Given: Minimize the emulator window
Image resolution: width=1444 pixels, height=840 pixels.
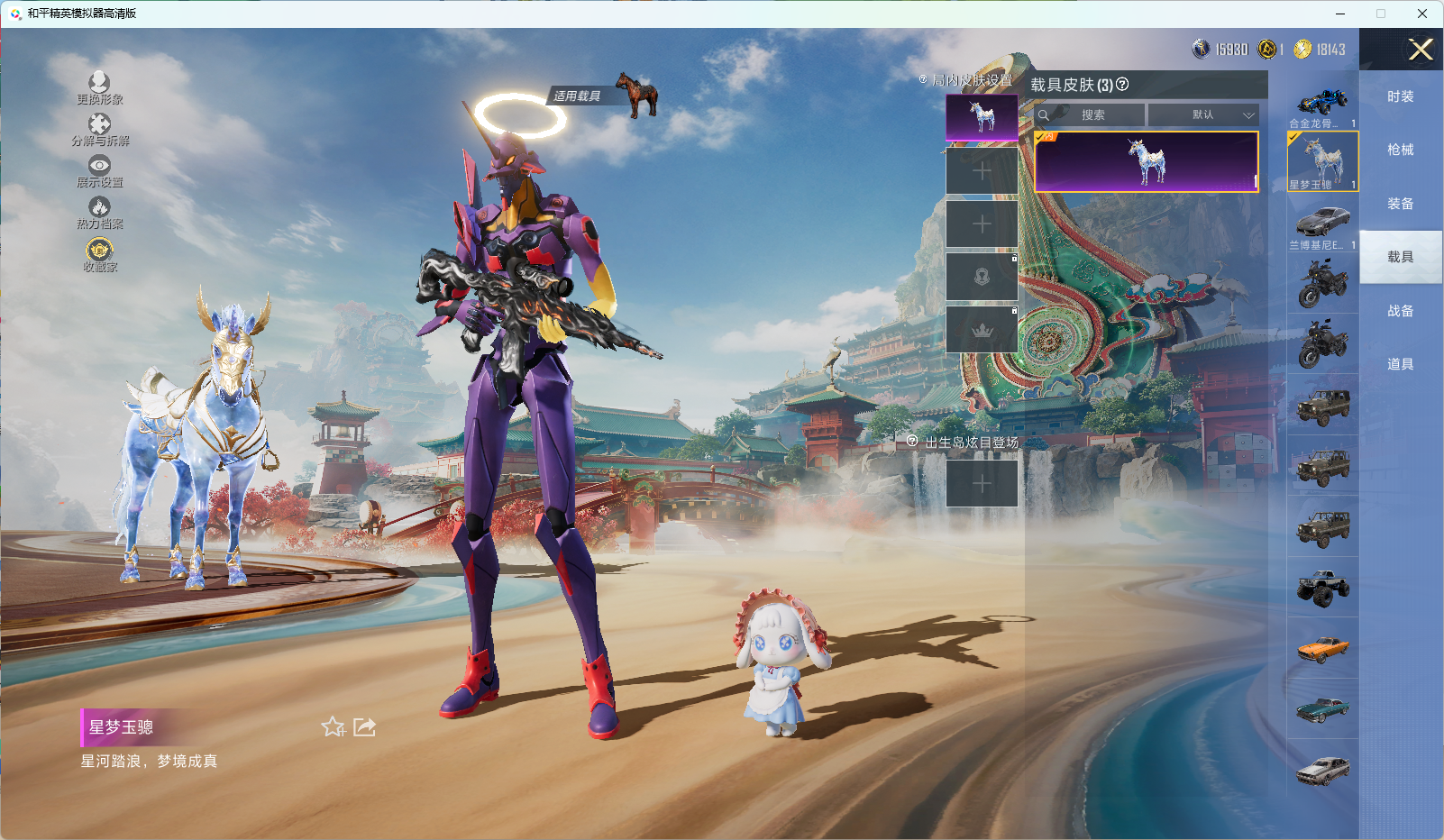Looking at the screenshot, I should [x=1340, y=14].
